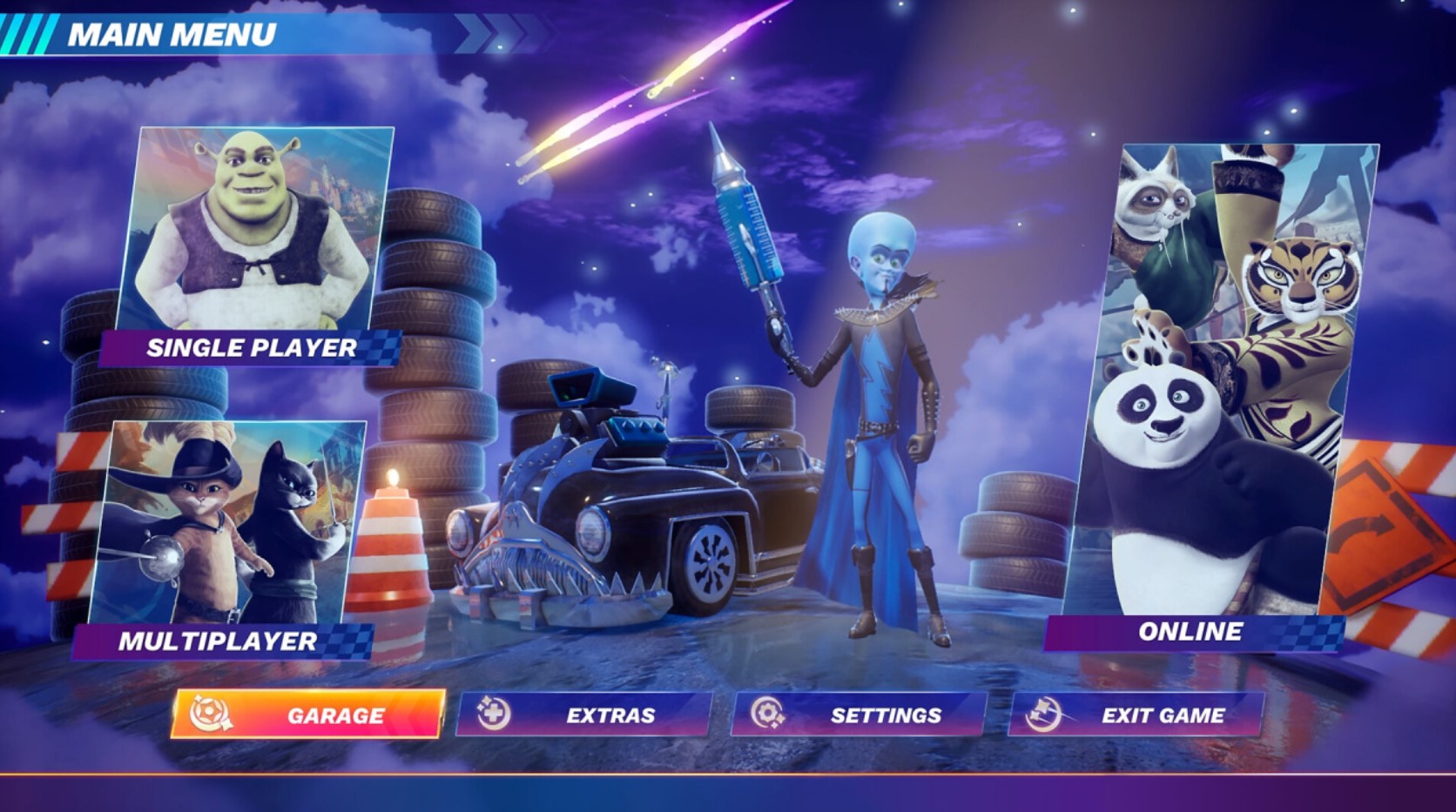Click the Kung Fu Panda Online card
The width and height of the screenshot is (1456, 812).
coord(1228,374)
